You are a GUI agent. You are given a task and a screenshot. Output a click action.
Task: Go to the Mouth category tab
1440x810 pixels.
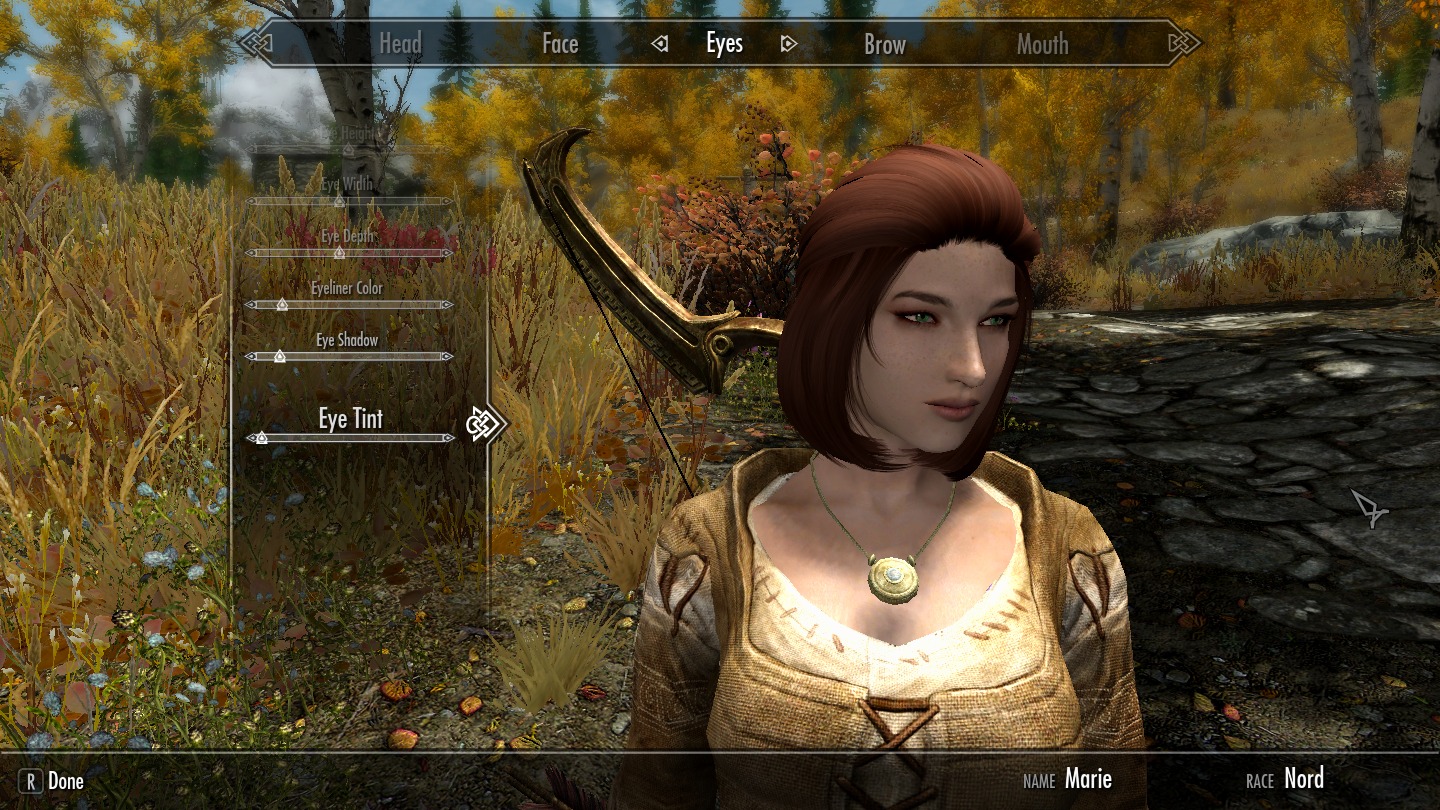click(x=1042, y=44)
